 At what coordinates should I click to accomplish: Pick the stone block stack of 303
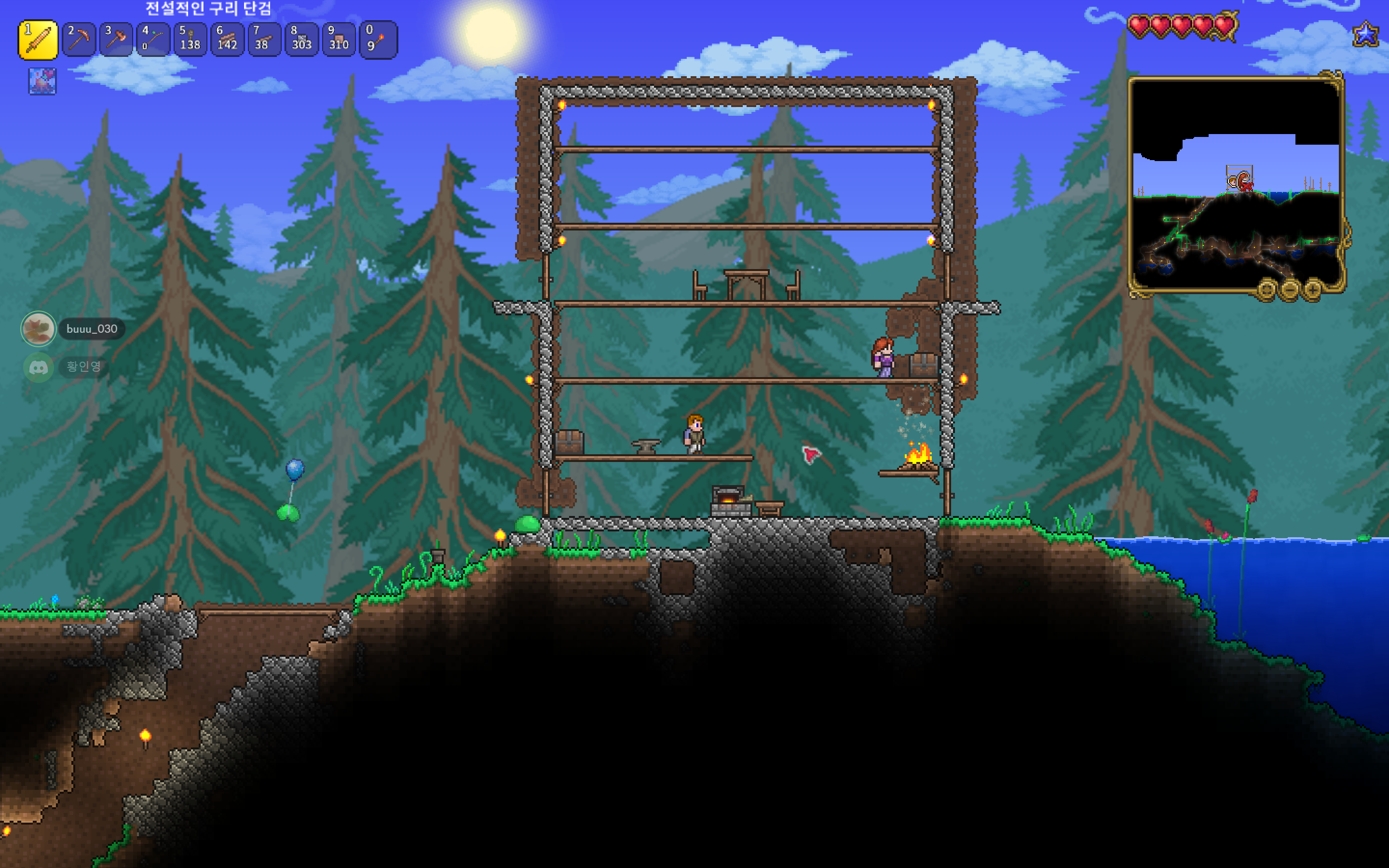pos(301,40)
